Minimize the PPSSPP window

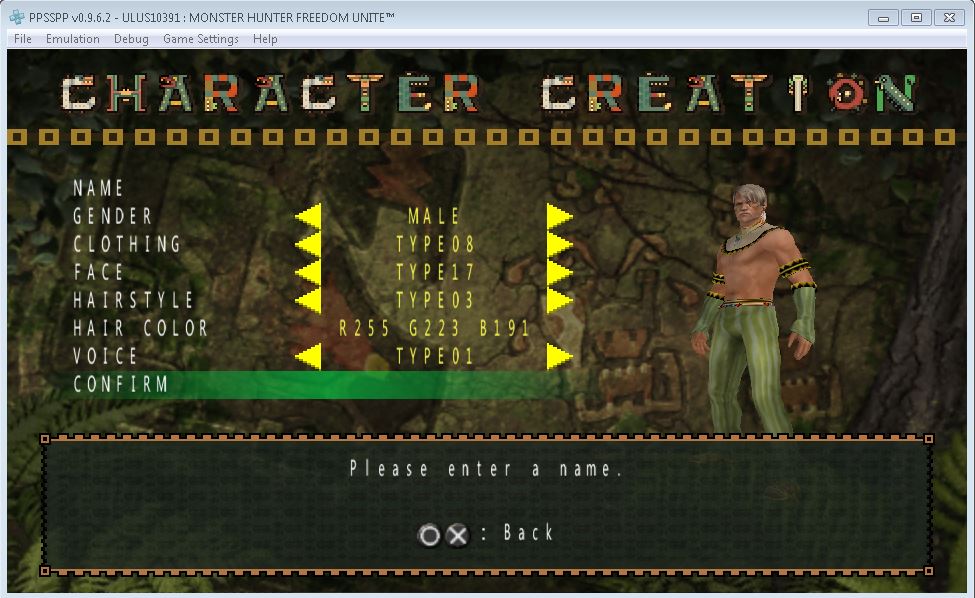(883, 17)
